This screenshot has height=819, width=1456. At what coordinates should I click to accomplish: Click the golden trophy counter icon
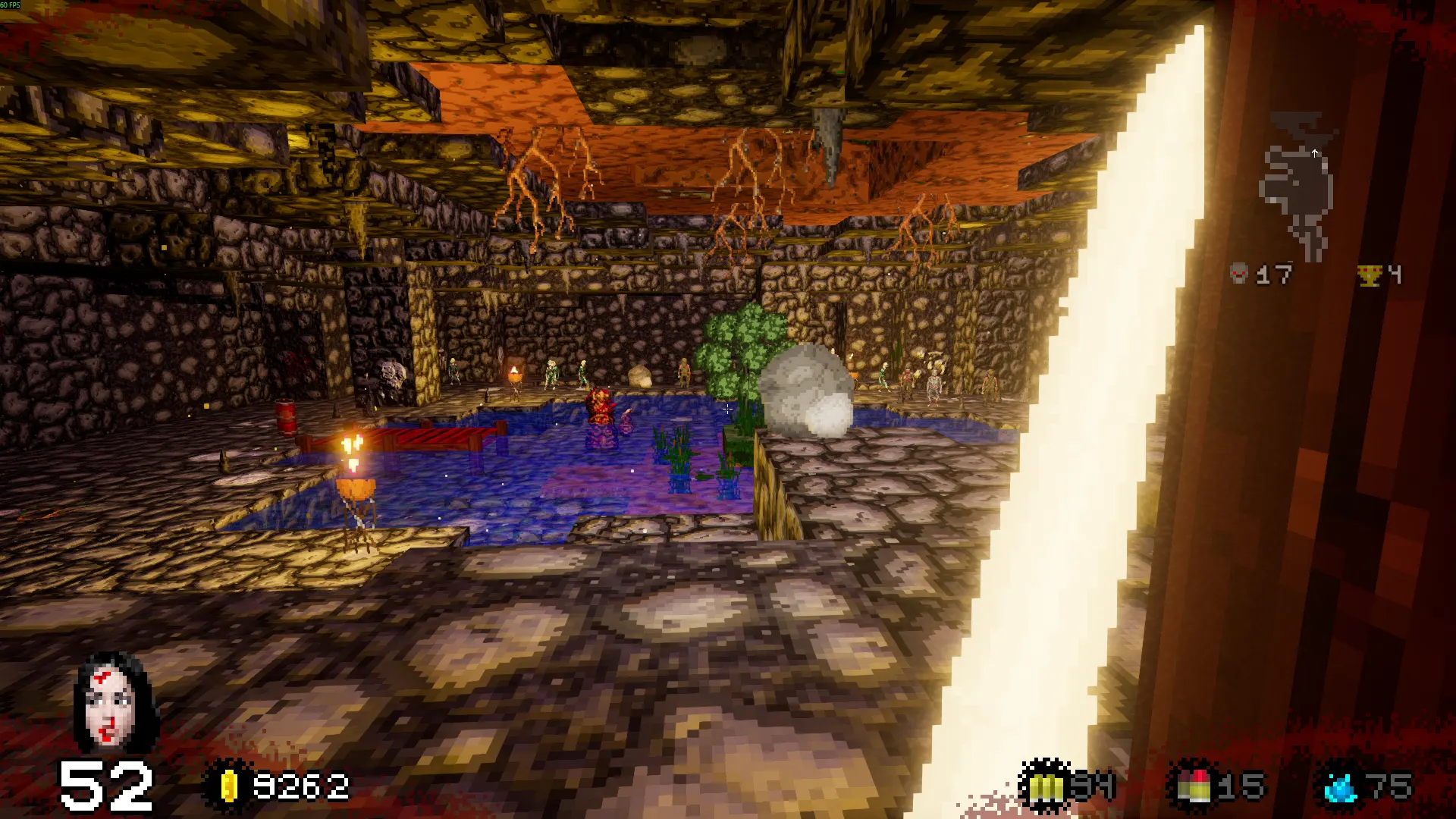(x=1370, y=275)
